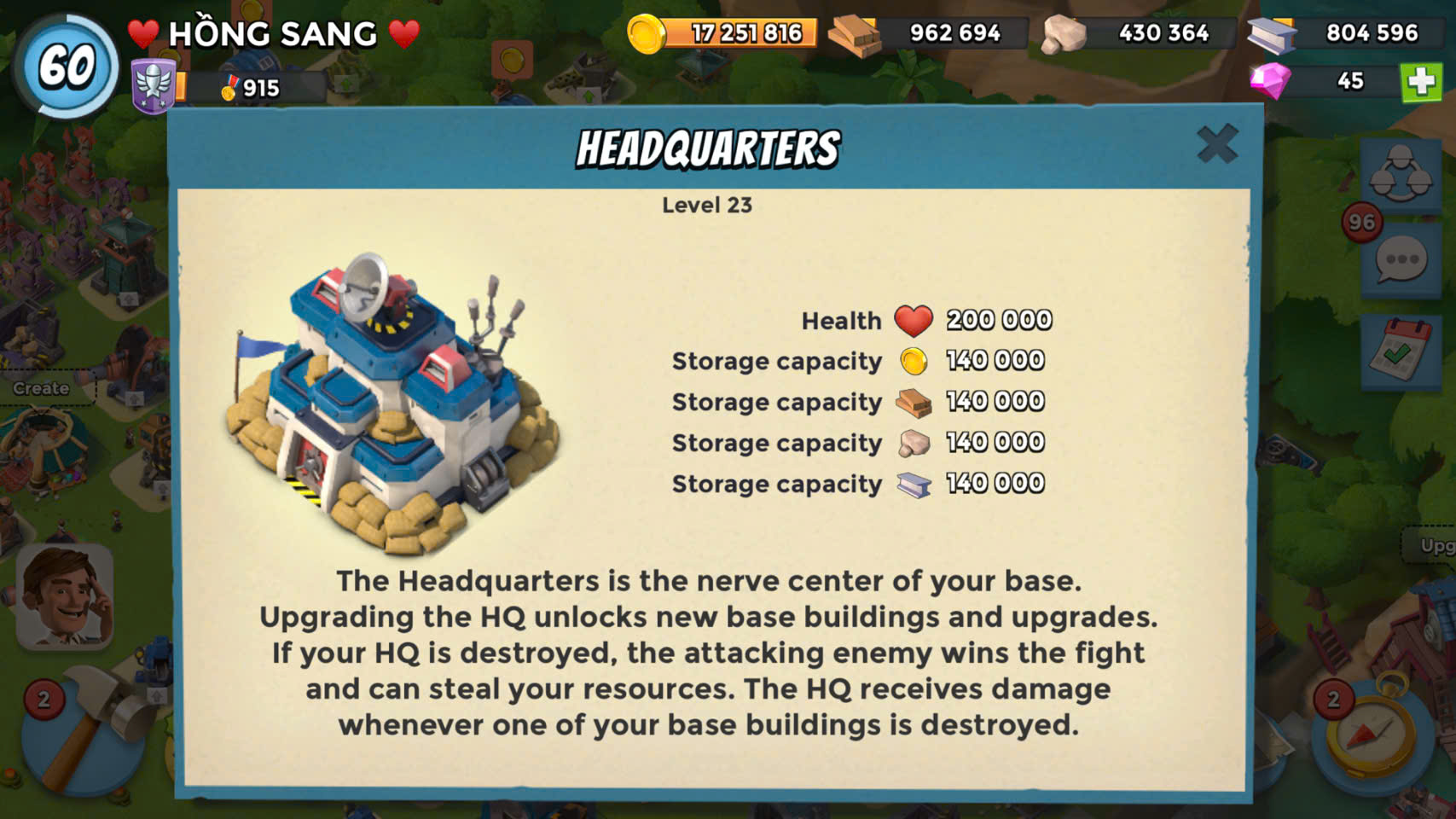Open the task force icon
The image size is (1456, 819).
coord(1400,174)
